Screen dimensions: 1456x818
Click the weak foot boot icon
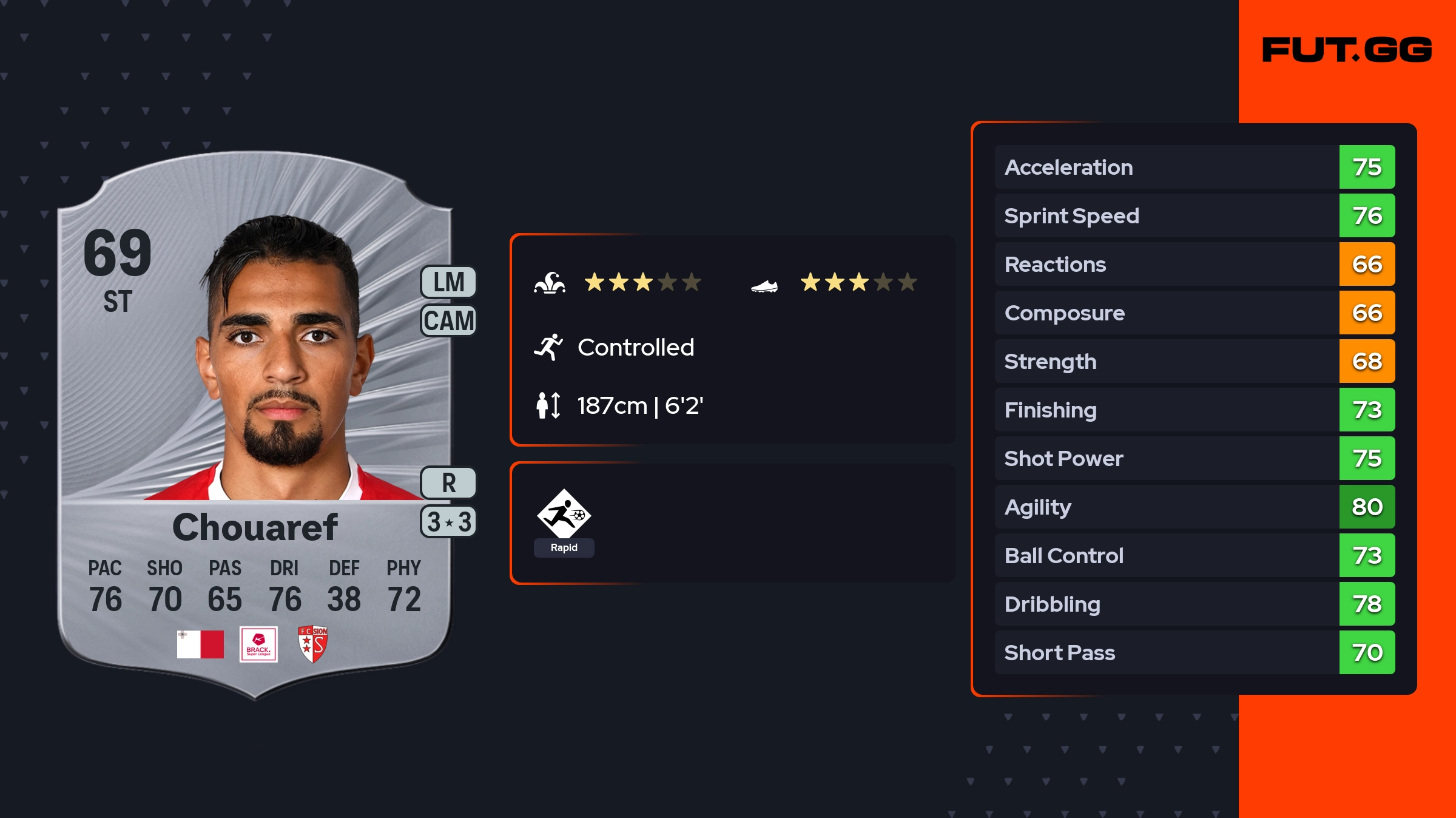(x=764, y=285)
